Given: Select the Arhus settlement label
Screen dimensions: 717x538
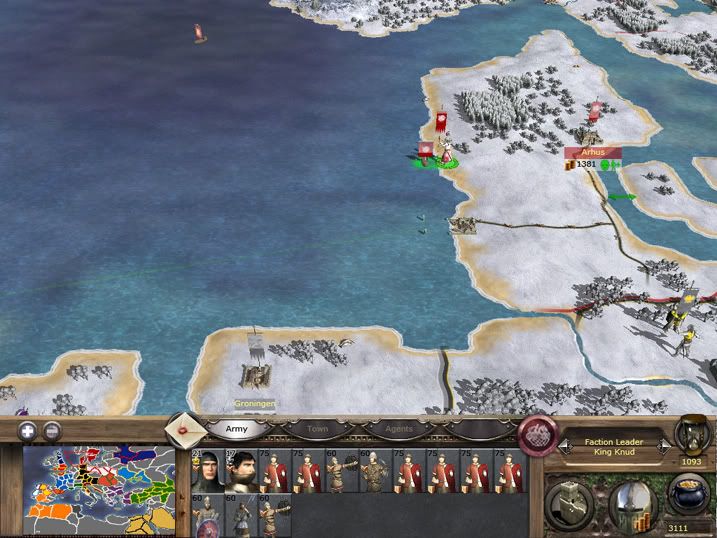Looking at the screenshot, I should [x=593, y=153].
